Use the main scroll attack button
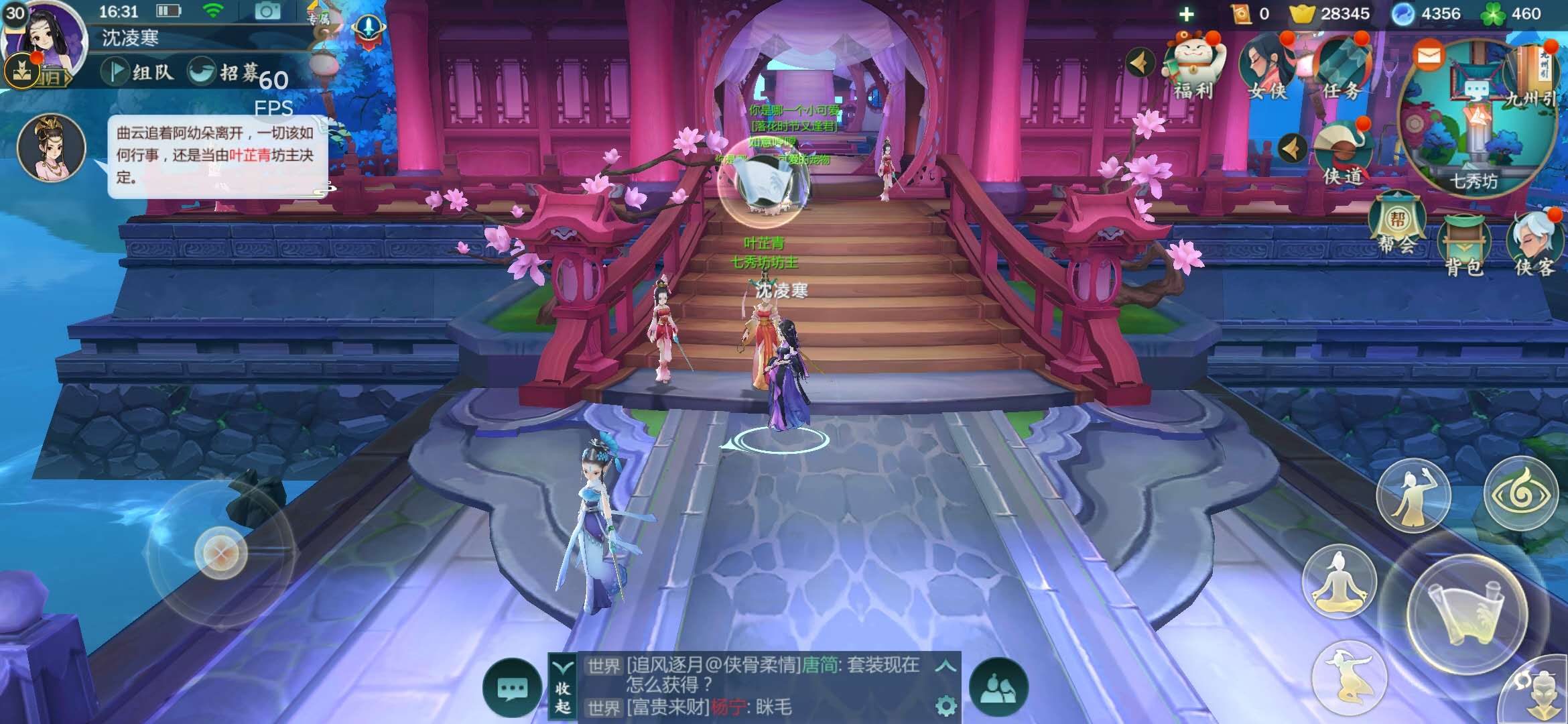The height and width of the screenshot is (724, 1568). point(1467,615)
